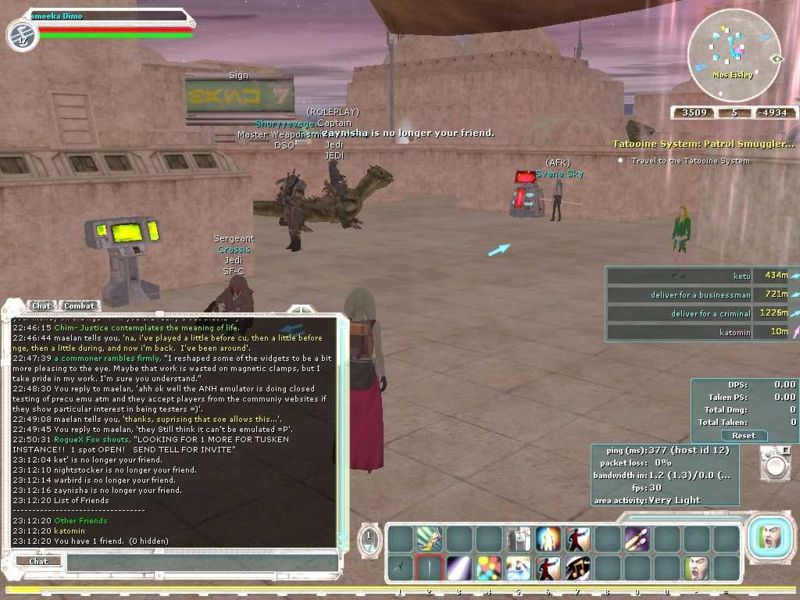
Task: Open the Chat channel button beside input
Action: [x=38, y=562]
